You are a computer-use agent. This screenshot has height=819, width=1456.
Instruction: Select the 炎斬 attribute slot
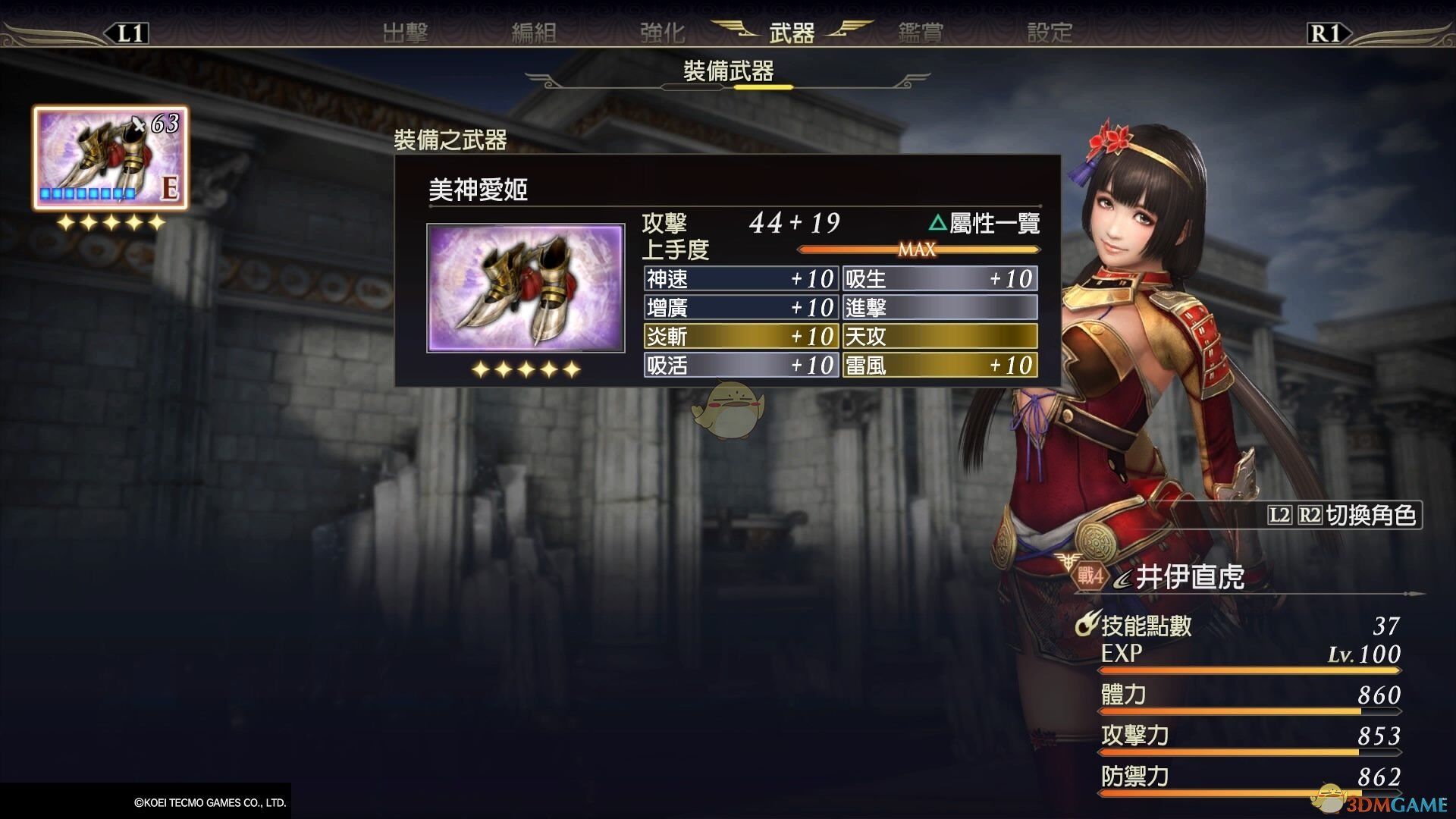click(x=740, y=337)
